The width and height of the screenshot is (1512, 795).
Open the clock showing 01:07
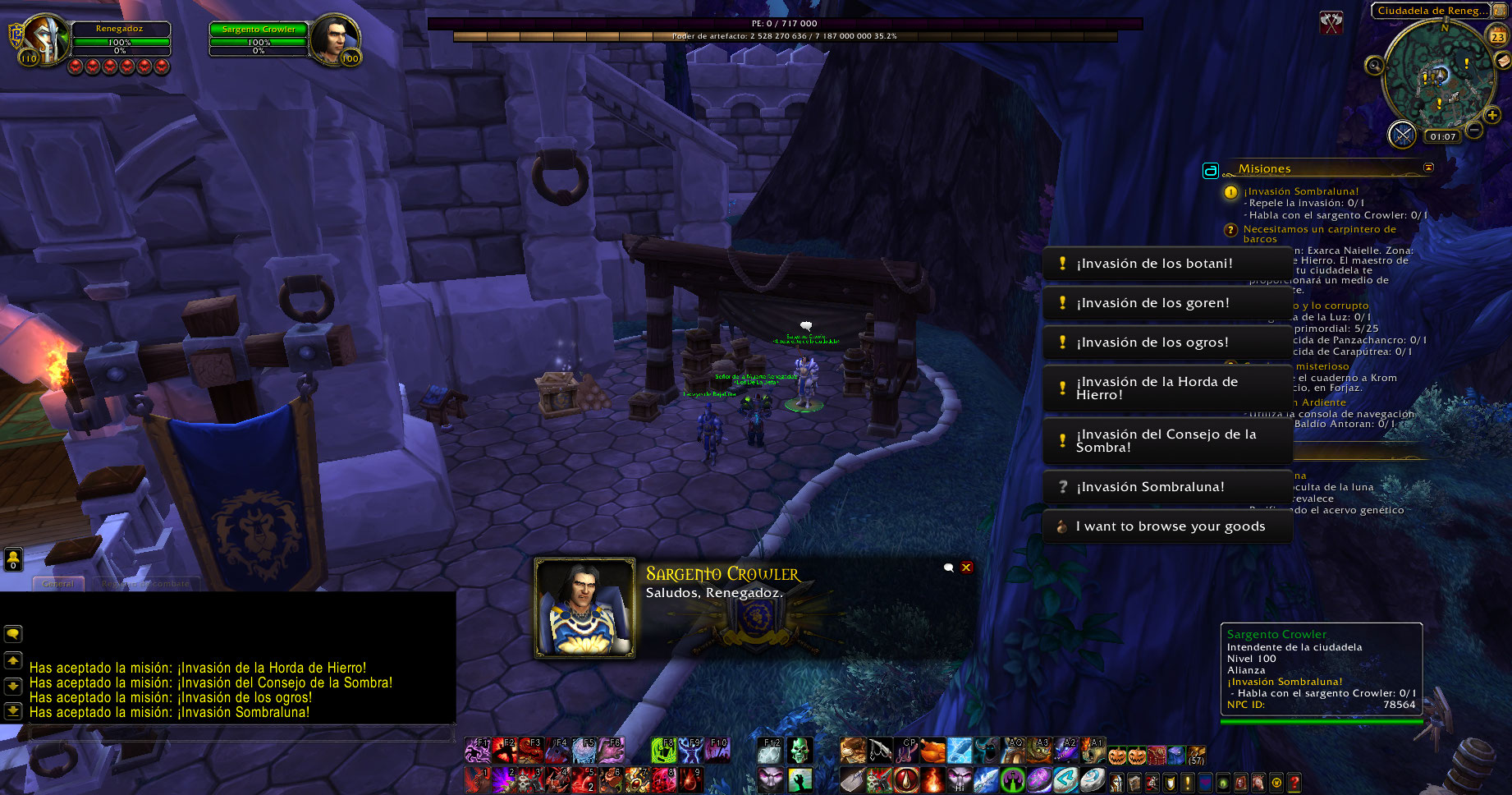pyautogui.click(x=1442, y=137)
